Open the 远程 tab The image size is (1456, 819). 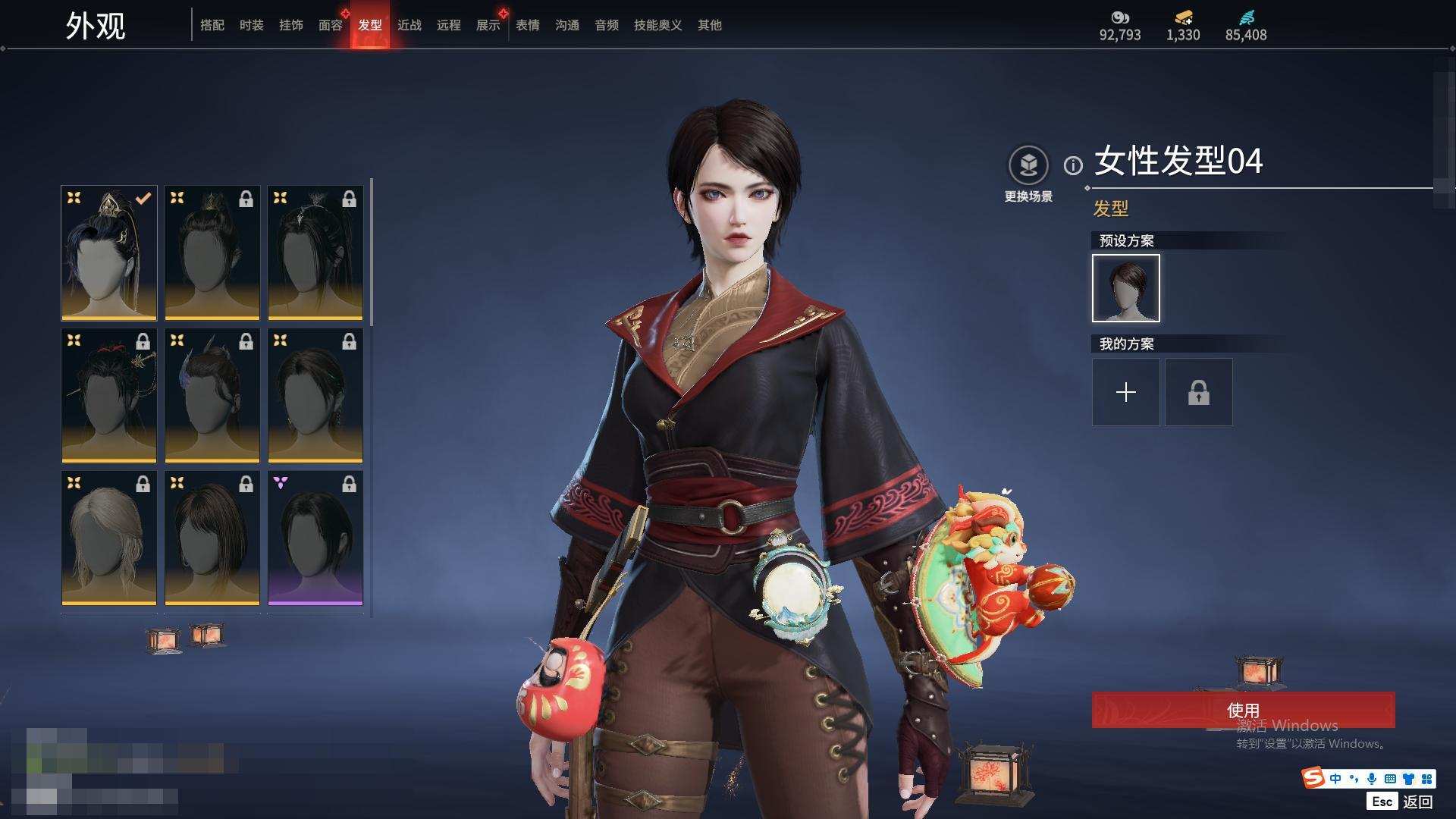[x=448, y=25]
